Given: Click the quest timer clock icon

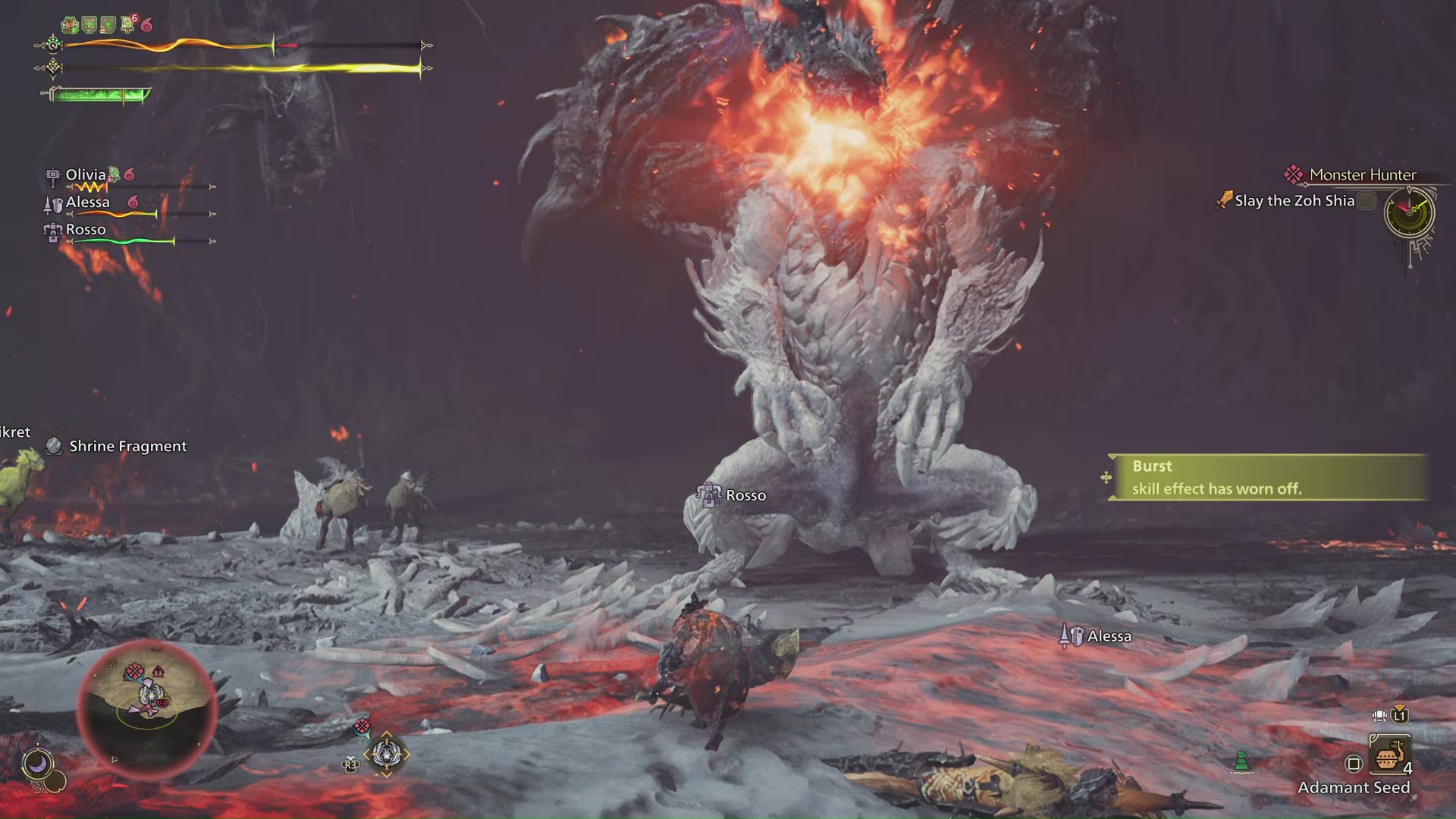Looking at the screenshot, I should pos(1409,212).
